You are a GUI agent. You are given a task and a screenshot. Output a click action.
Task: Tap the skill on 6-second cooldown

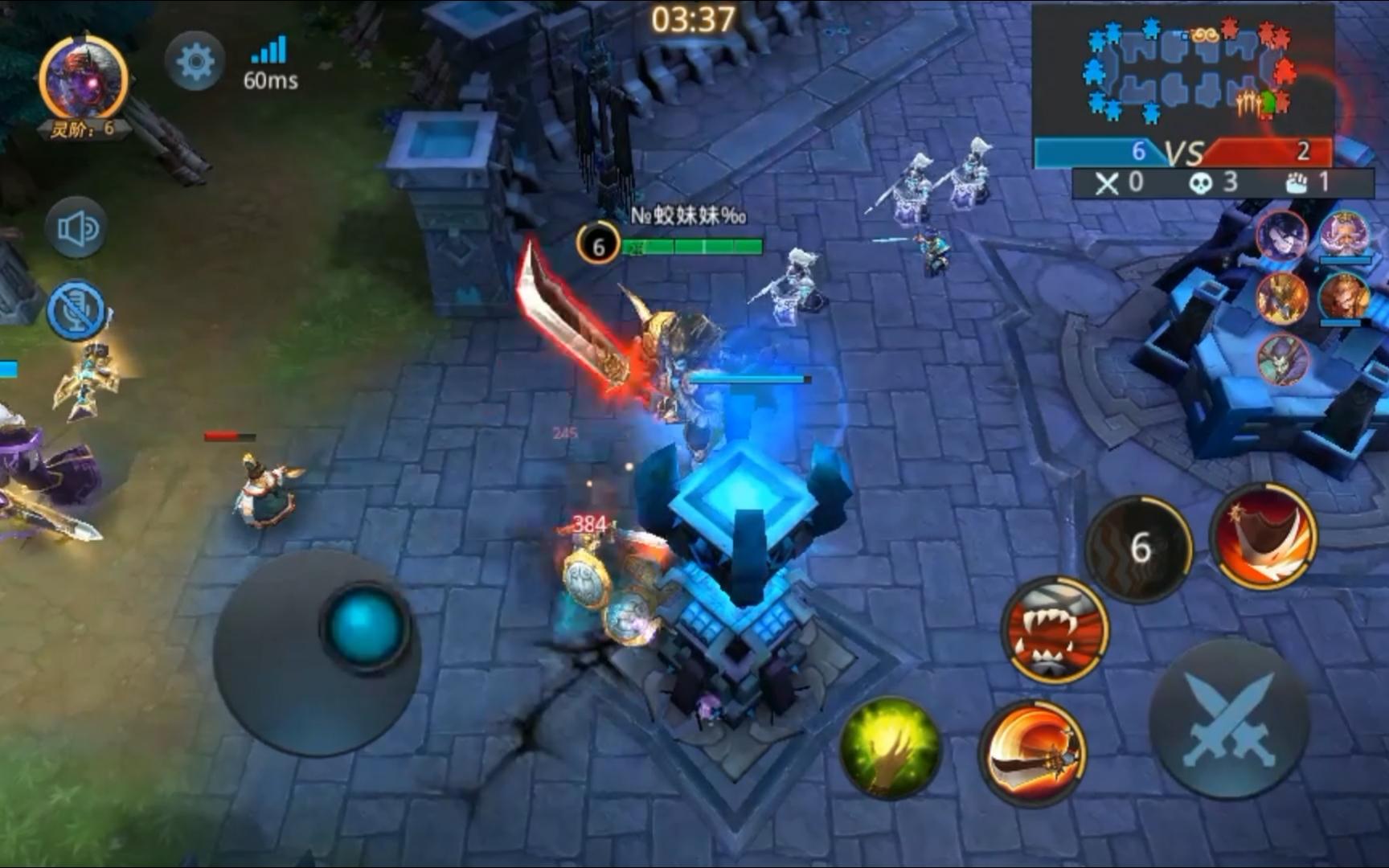pos(1139,548)
